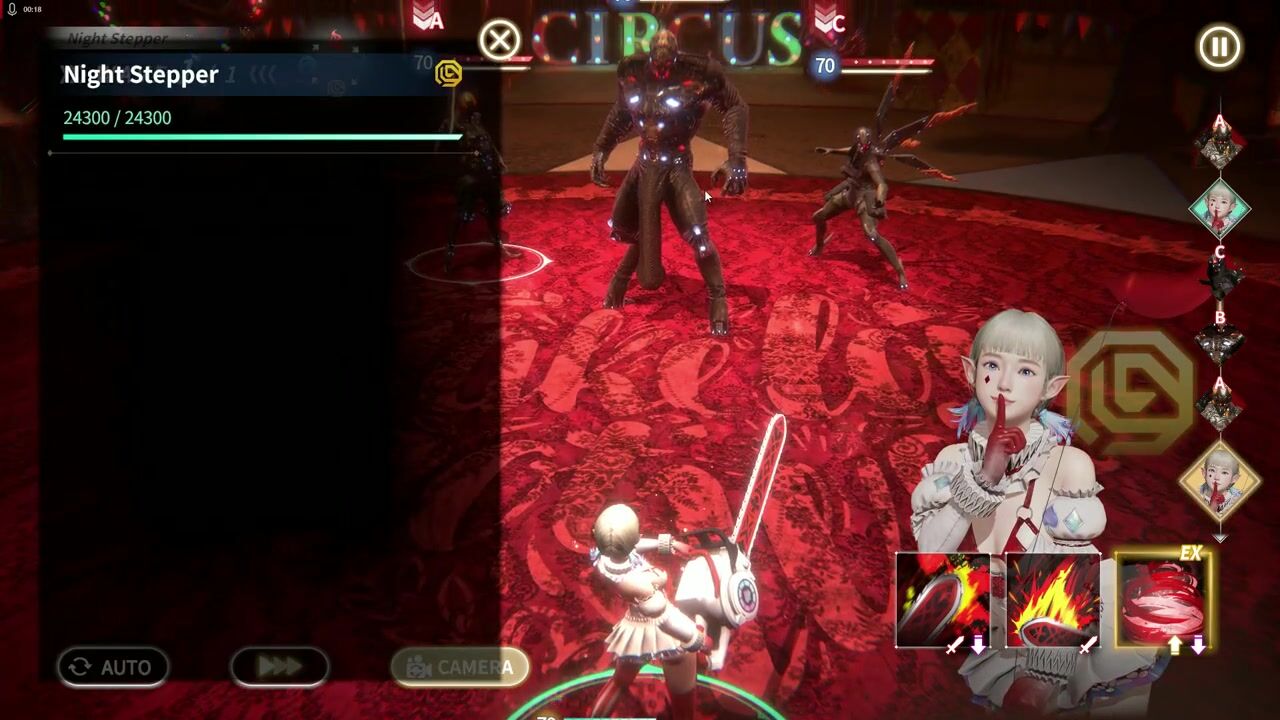The image size is (1280, 720).
Task: Click the gold emblem beside Night Stepper
Action: pos(449,73)
